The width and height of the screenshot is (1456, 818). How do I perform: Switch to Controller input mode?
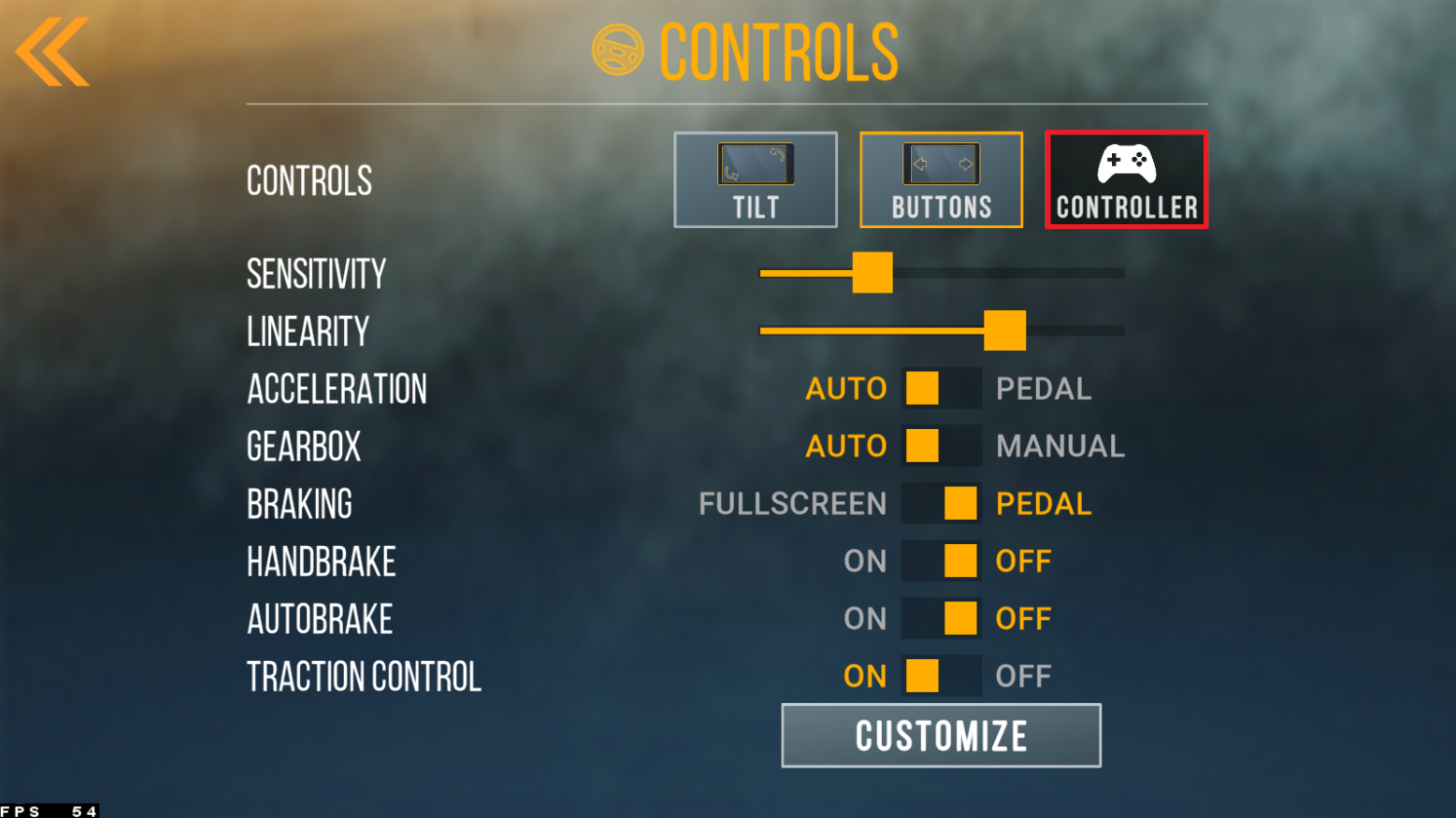(x=1127, y=180)
